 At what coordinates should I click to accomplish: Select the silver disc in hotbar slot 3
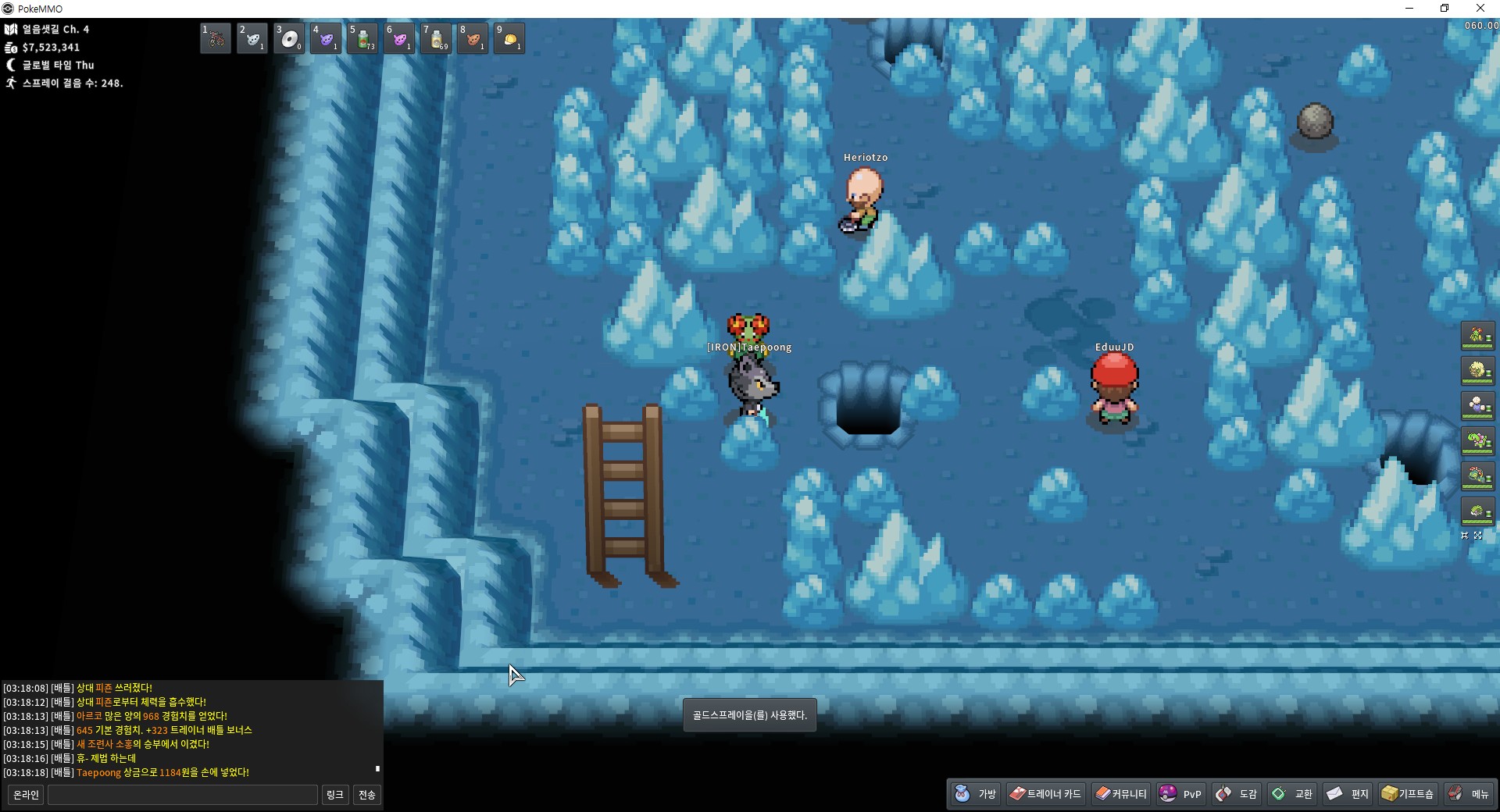tap(289, 38)
